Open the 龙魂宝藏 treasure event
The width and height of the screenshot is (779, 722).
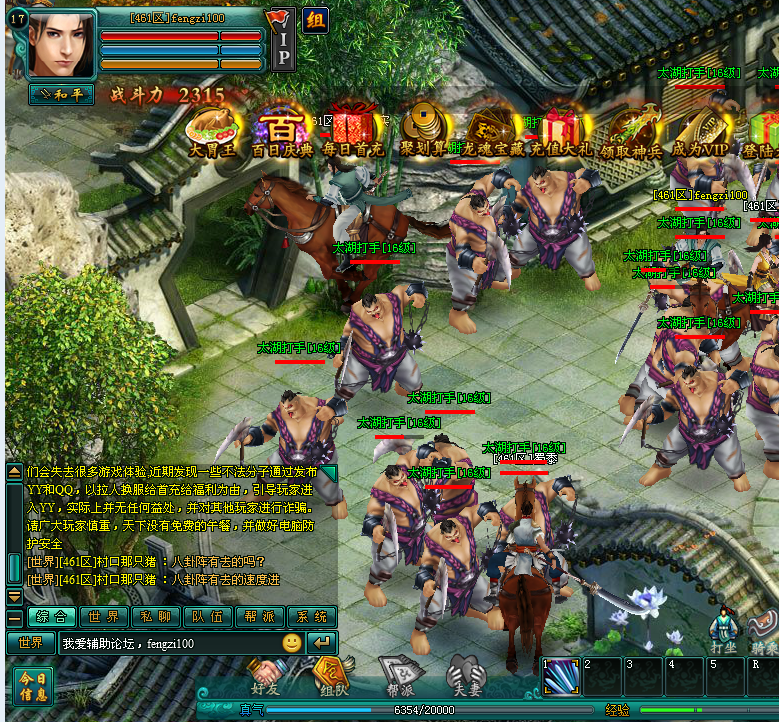pyautogui.click(x=491, y=131)
